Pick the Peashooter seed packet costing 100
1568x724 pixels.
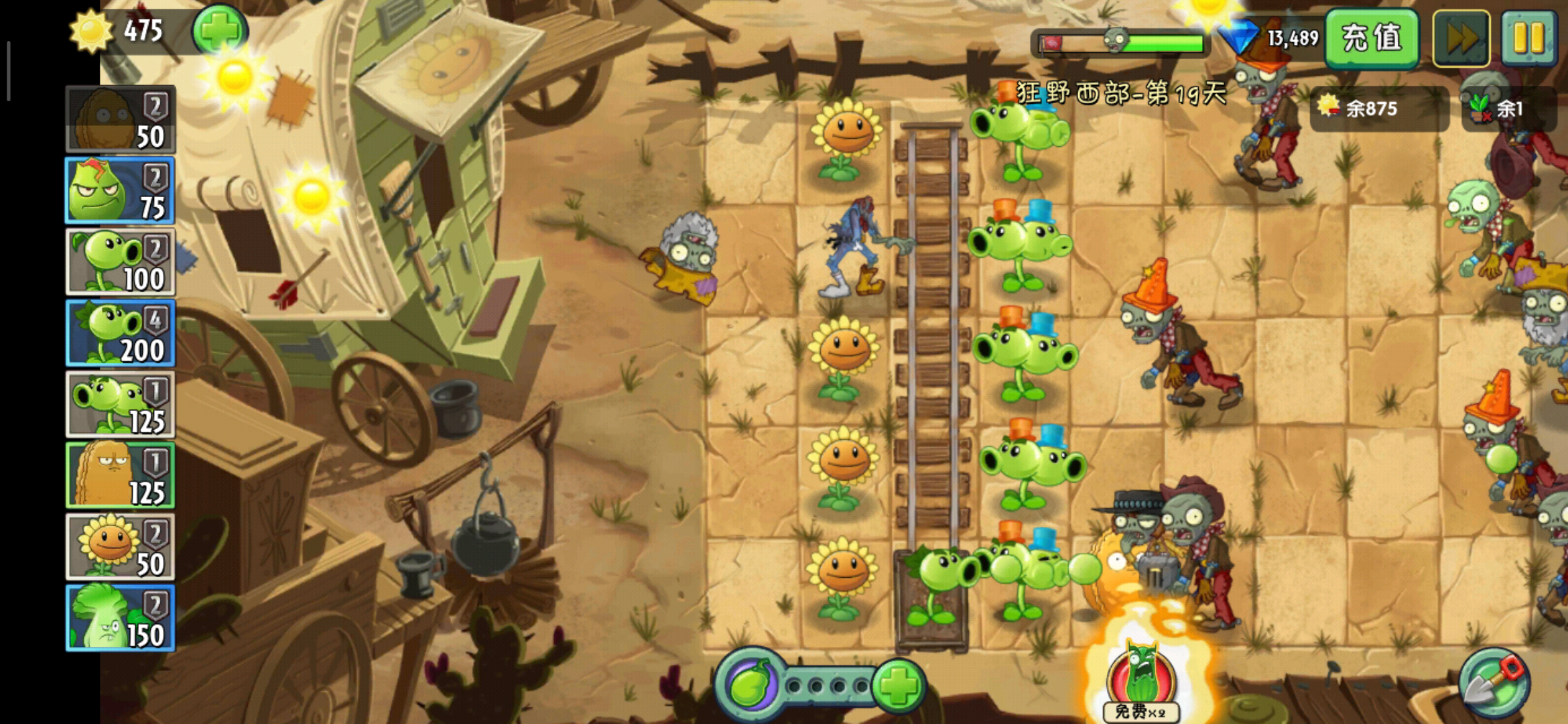coord(121,261)
